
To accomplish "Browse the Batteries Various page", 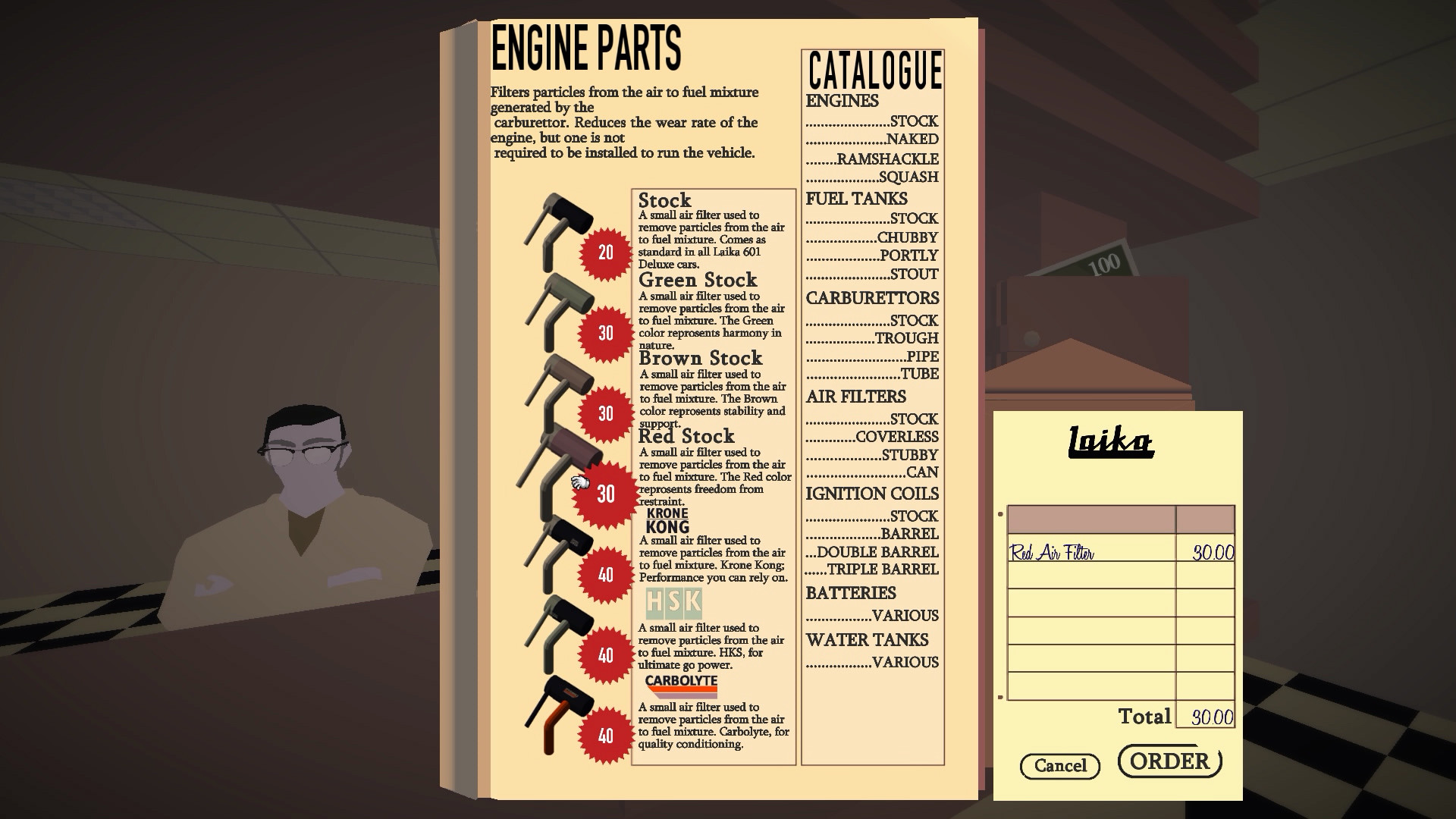I will pos(905,616).
